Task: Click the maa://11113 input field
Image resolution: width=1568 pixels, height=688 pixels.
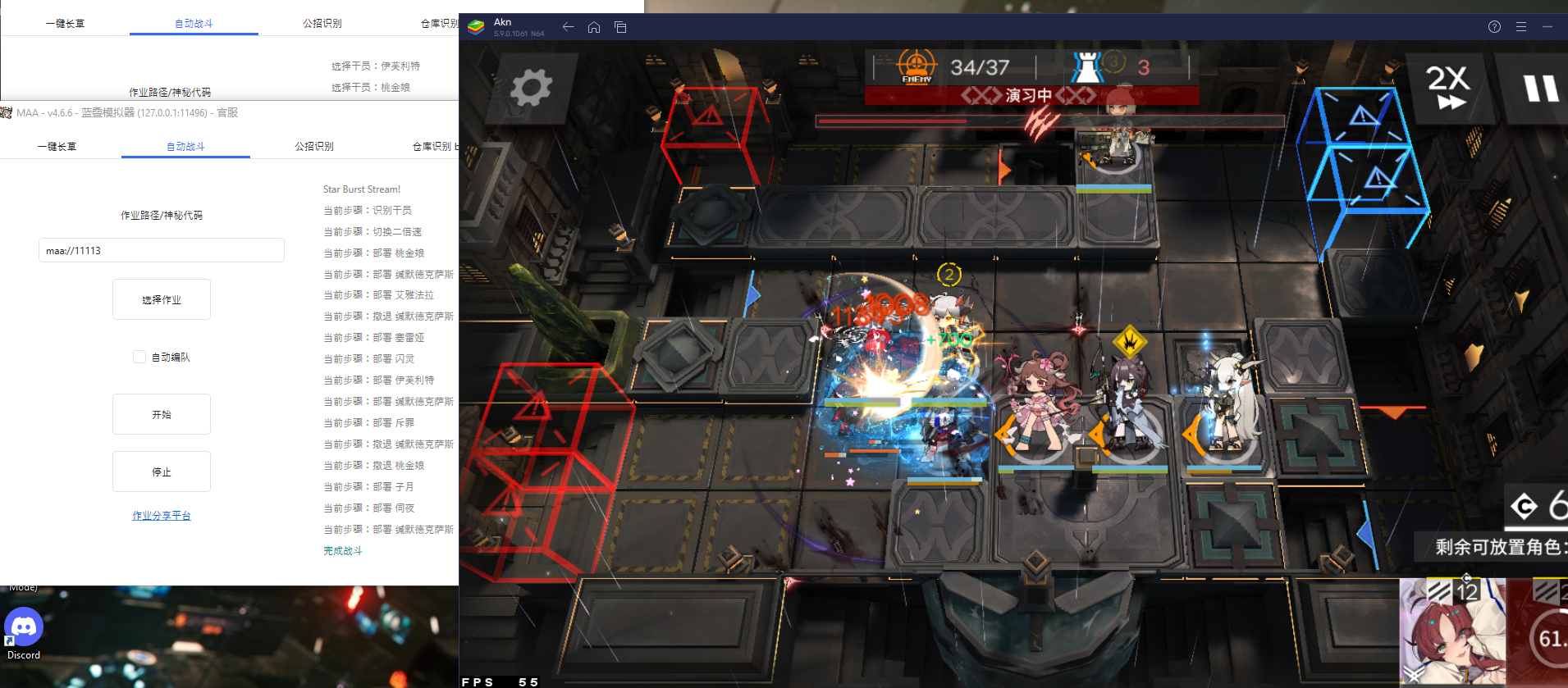Action: (161, 250)
